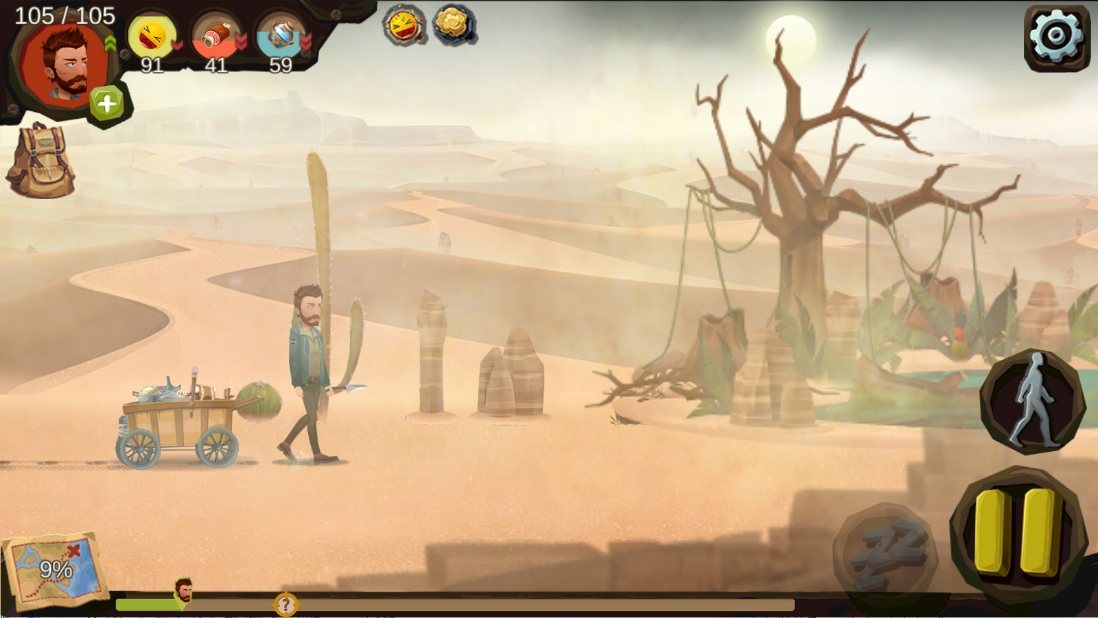Inspect the gold nugget status icon
The width and height of the screenshot is (1098, 618).
pos(453,23)
